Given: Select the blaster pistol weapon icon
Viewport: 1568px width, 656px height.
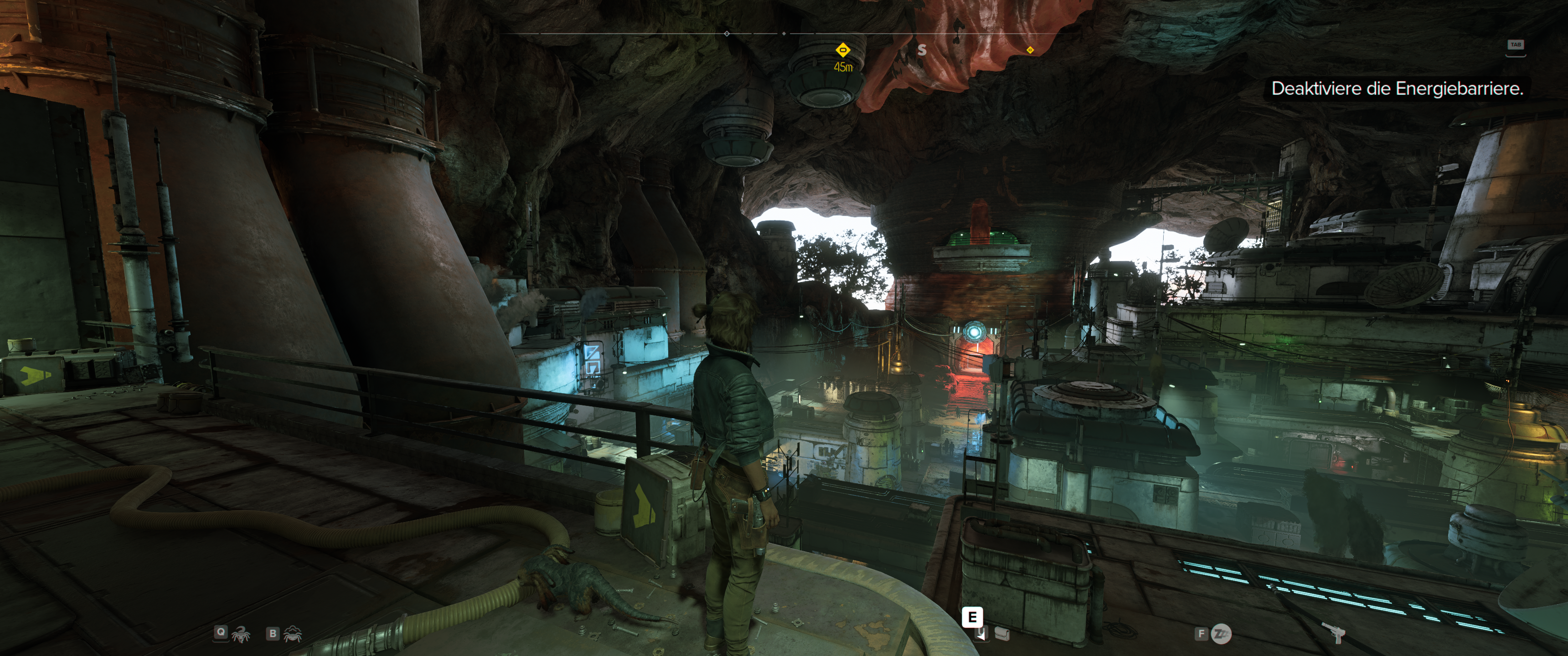Looking at the screenshot, I should tap(1337, 634).
